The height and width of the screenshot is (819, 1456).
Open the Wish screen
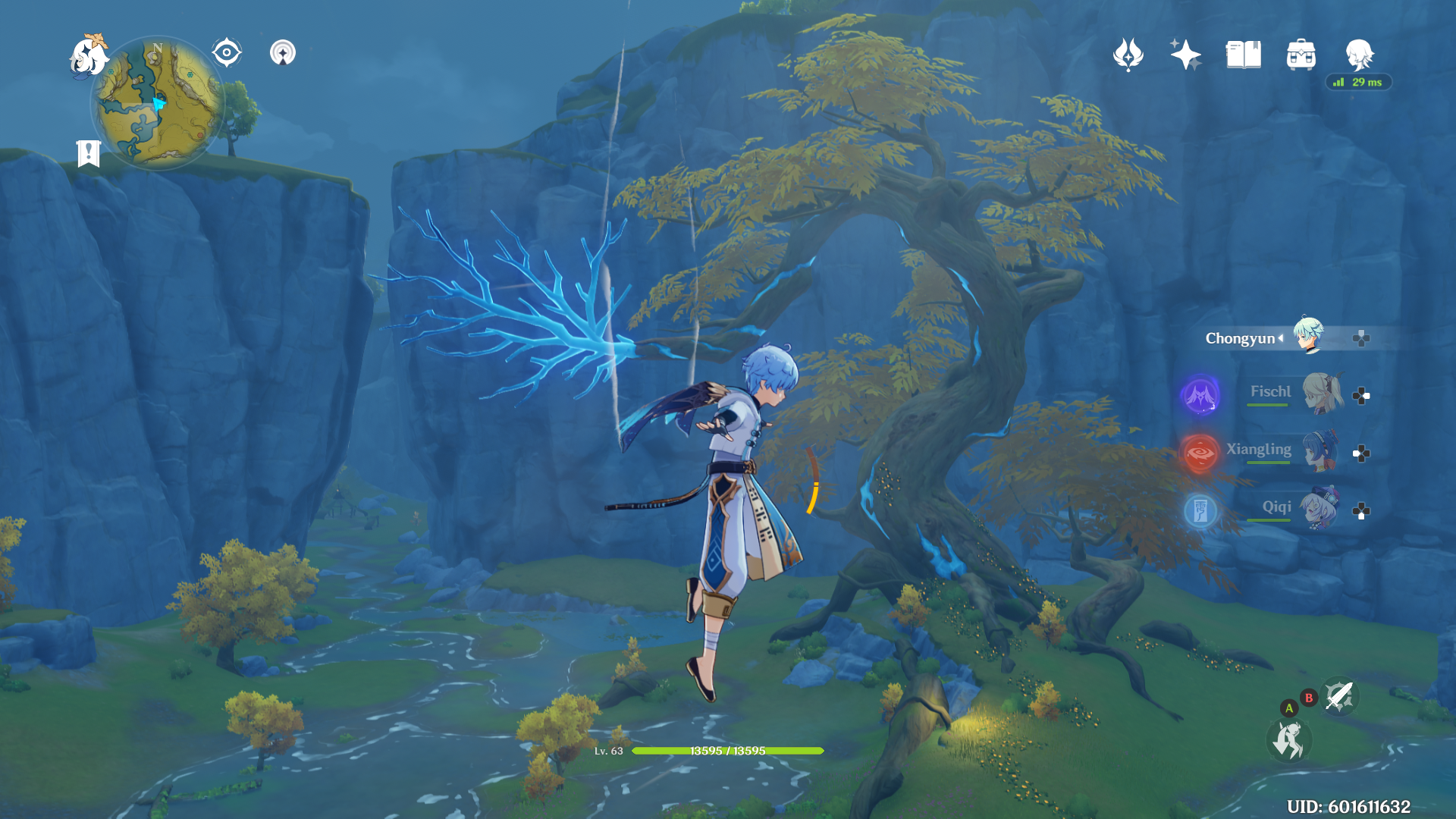click(x=1186, y=53)
